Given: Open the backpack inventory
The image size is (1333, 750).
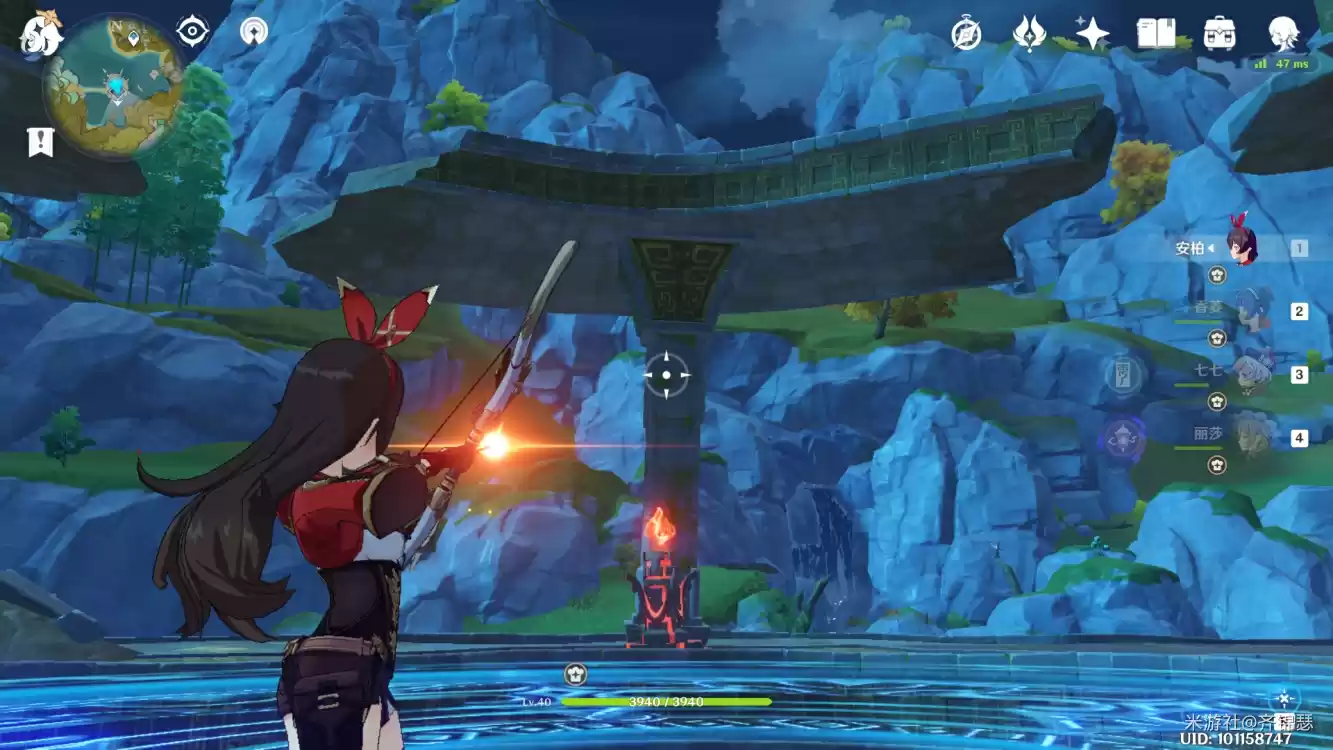Looking at the screenshot, I should 1219,33.
